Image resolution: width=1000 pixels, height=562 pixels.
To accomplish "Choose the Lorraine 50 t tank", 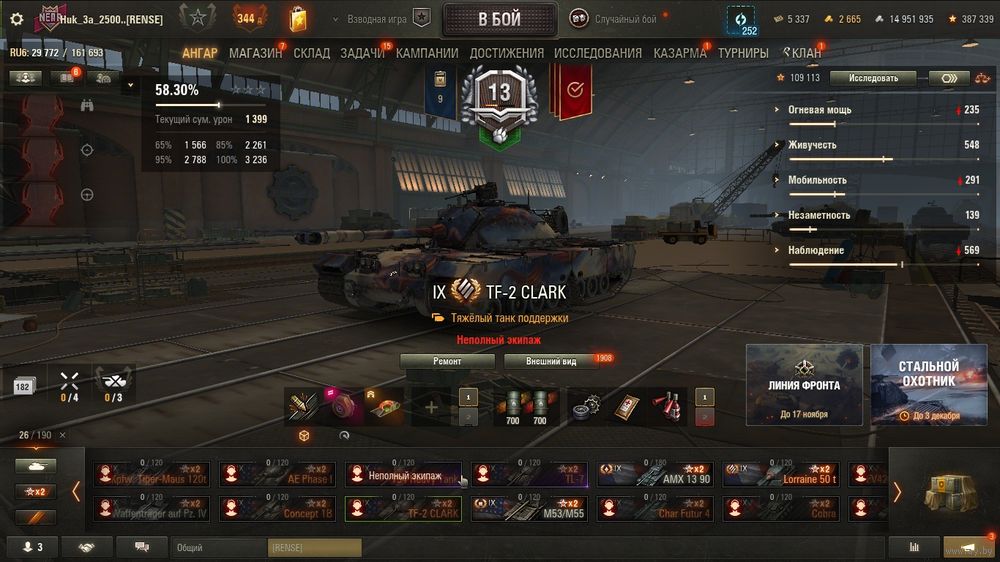I will (781, 474).
